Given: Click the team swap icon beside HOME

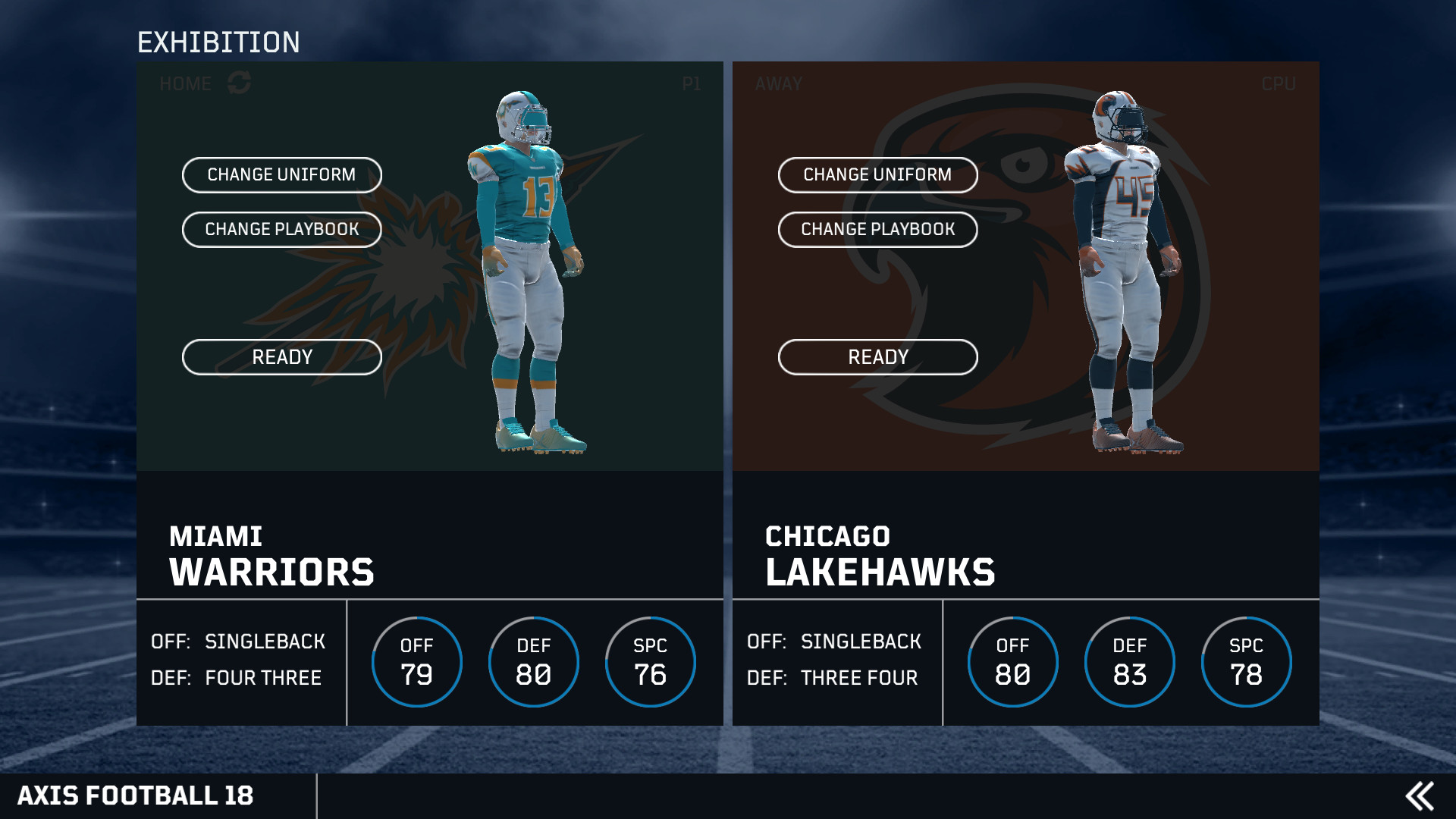Looking at the screenshot, I should pyautogui.click(x=241, y=83).
